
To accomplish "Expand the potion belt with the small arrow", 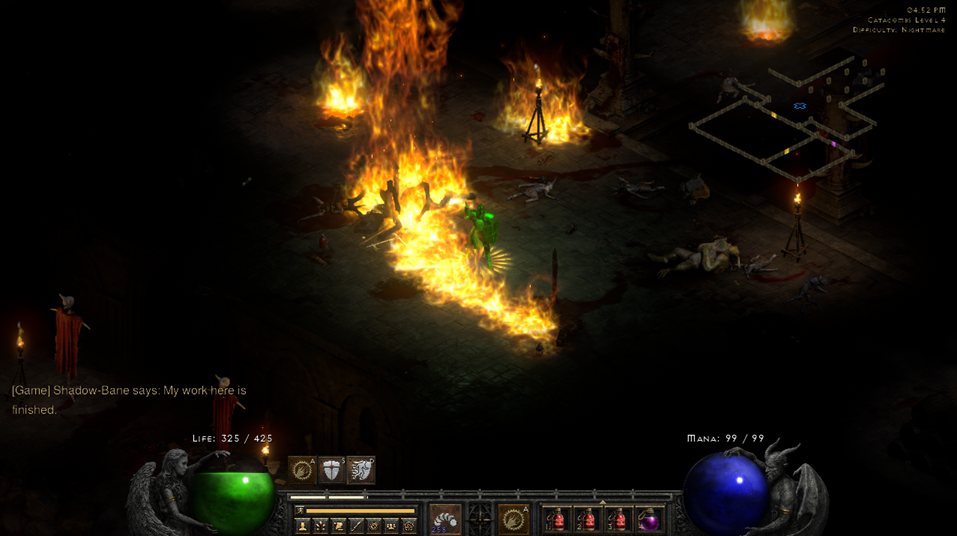I will click(x=602, y=502).
